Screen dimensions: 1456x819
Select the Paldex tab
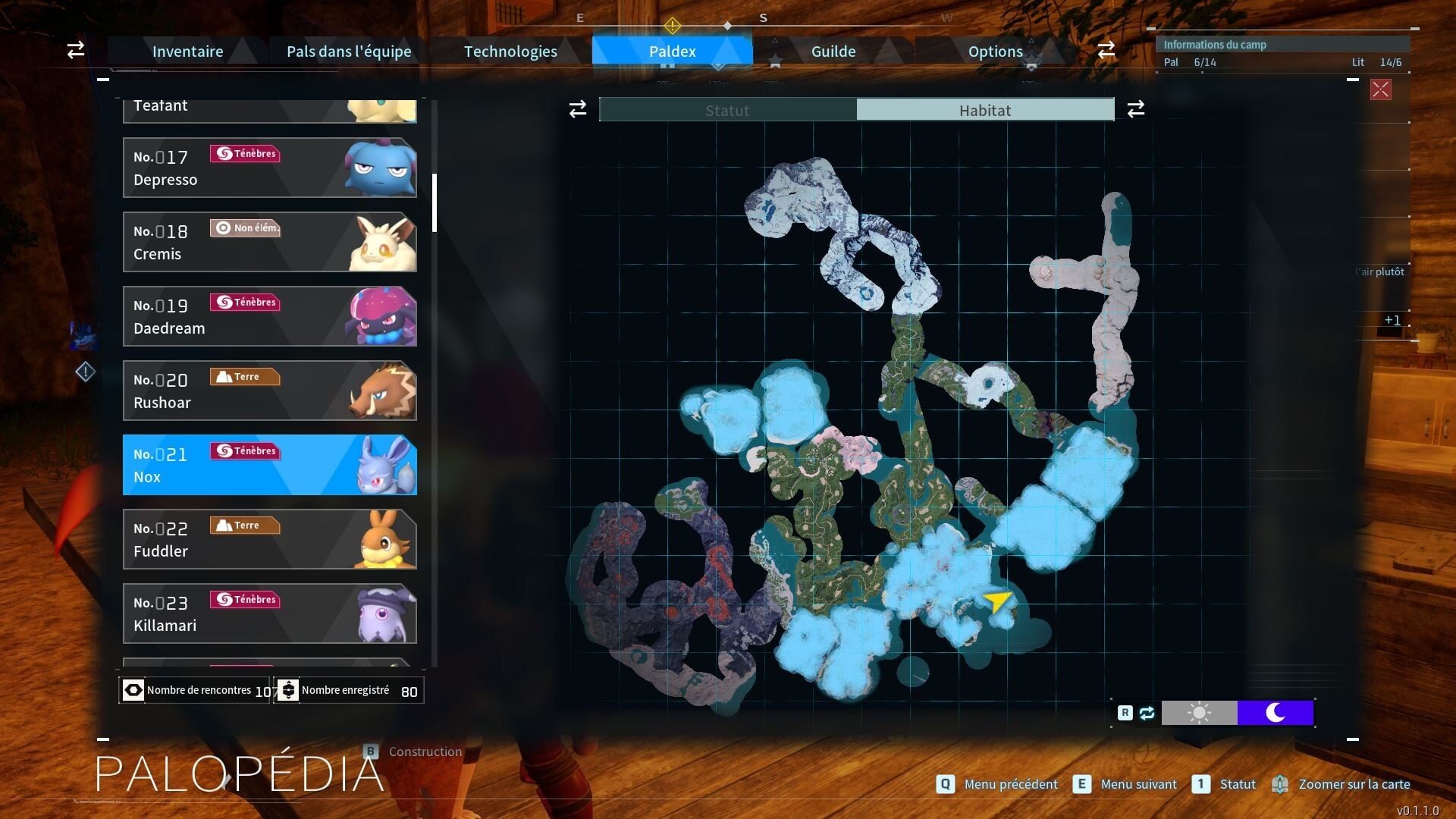point(672,52)
